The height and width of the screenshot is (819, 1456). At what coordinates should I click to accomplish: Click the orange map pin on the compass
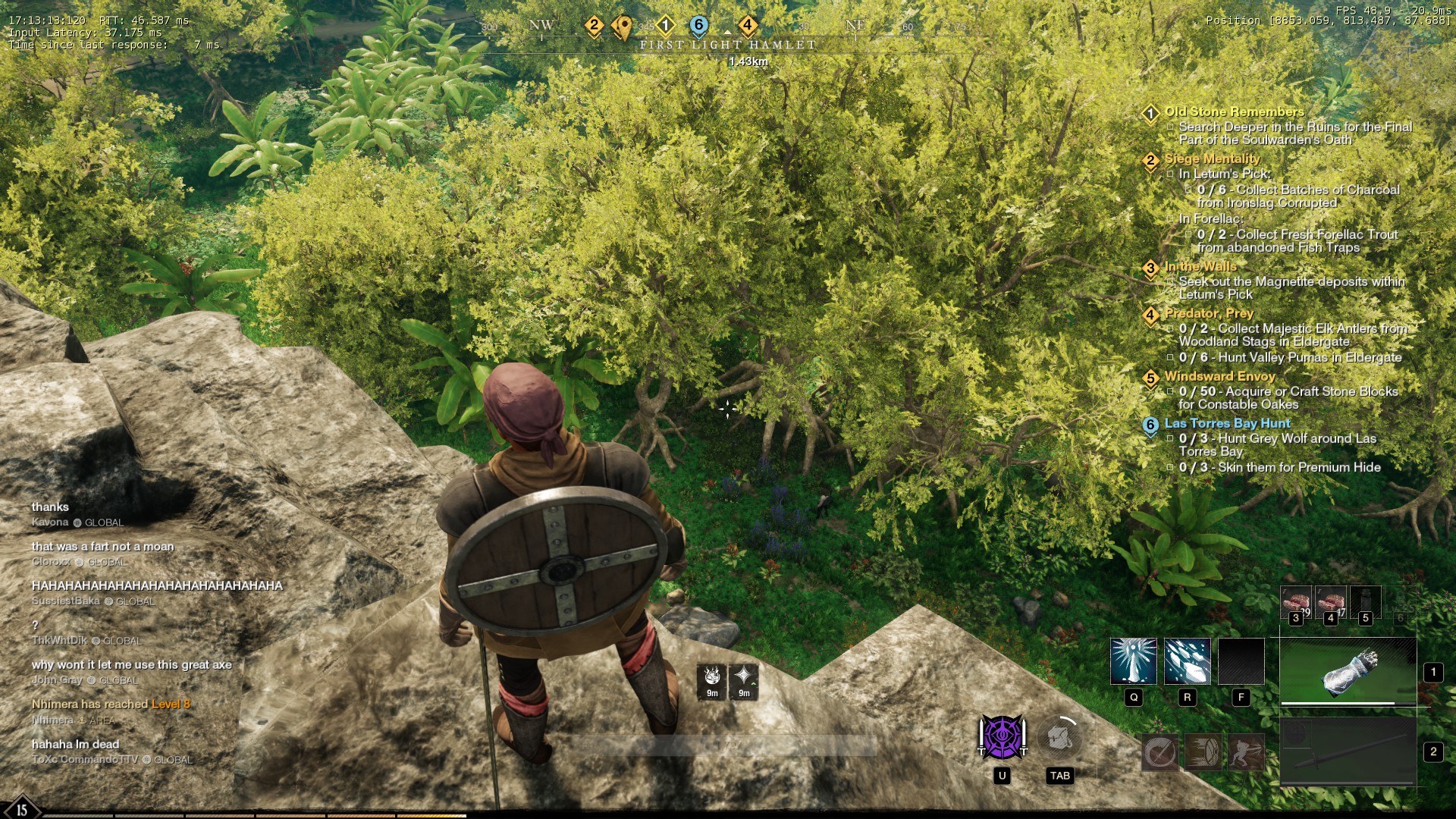(x=623, y=27)
